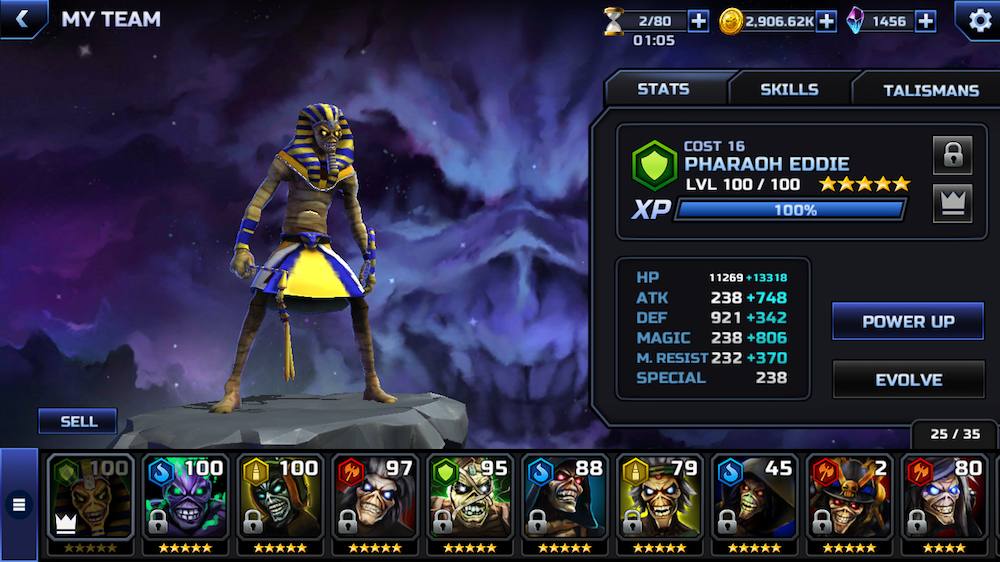Open the roster list menu button
This screenshot has height=562, width=1000.
(x=18, y=505)
